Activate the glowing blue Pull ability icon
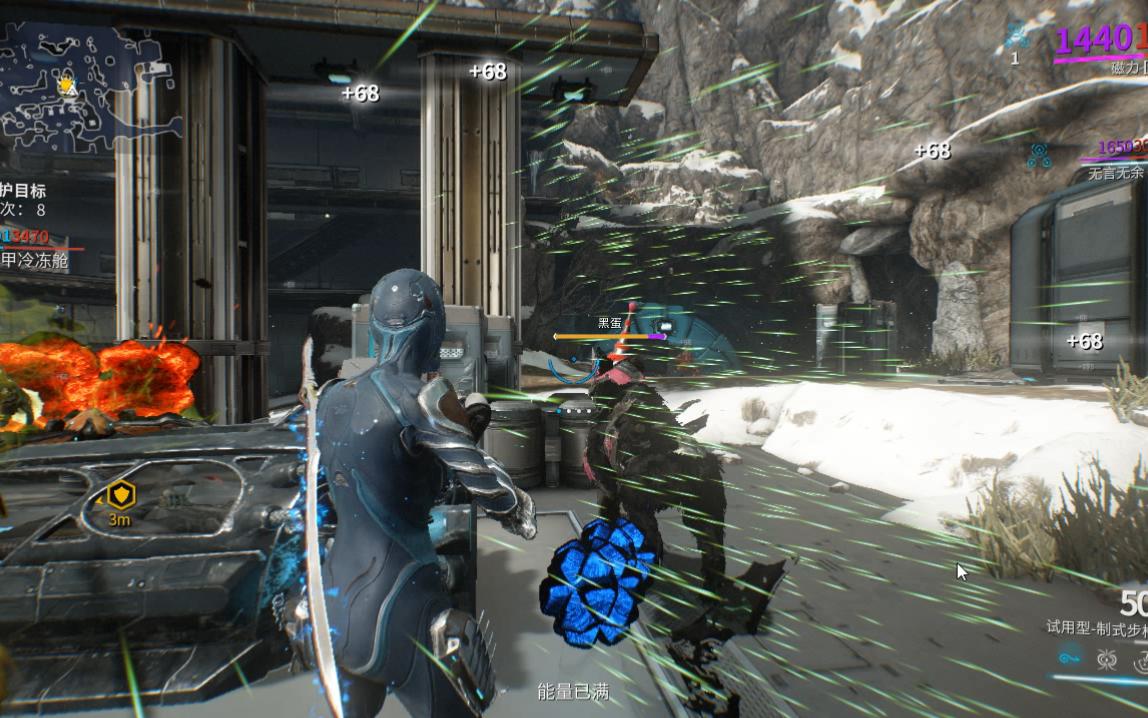Image resolution: width=1148 pixels, height=718 pixels. (x=1070, y=658)
